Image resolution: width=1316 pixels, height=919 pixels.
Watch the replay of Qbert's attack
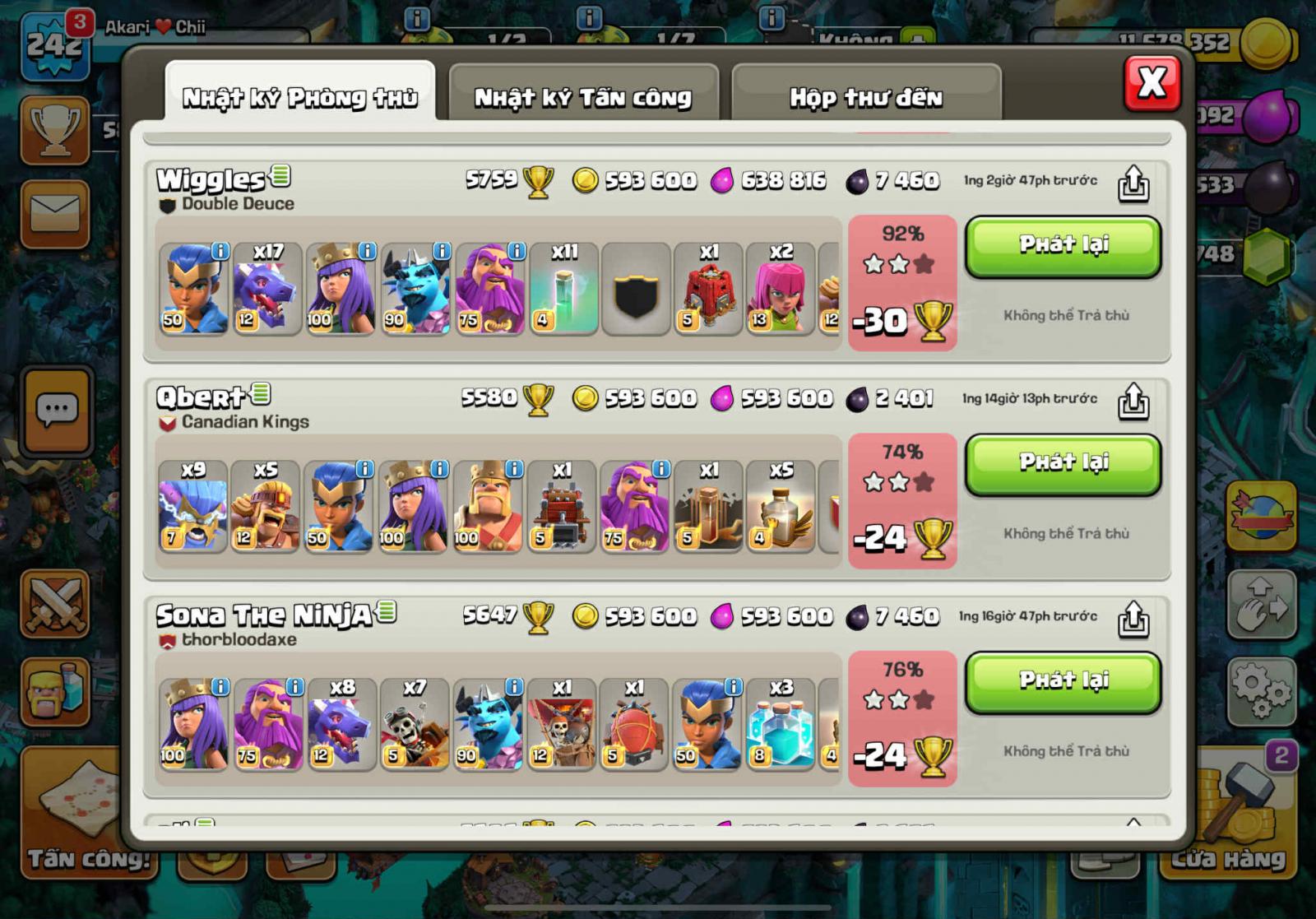[1063, 464]
